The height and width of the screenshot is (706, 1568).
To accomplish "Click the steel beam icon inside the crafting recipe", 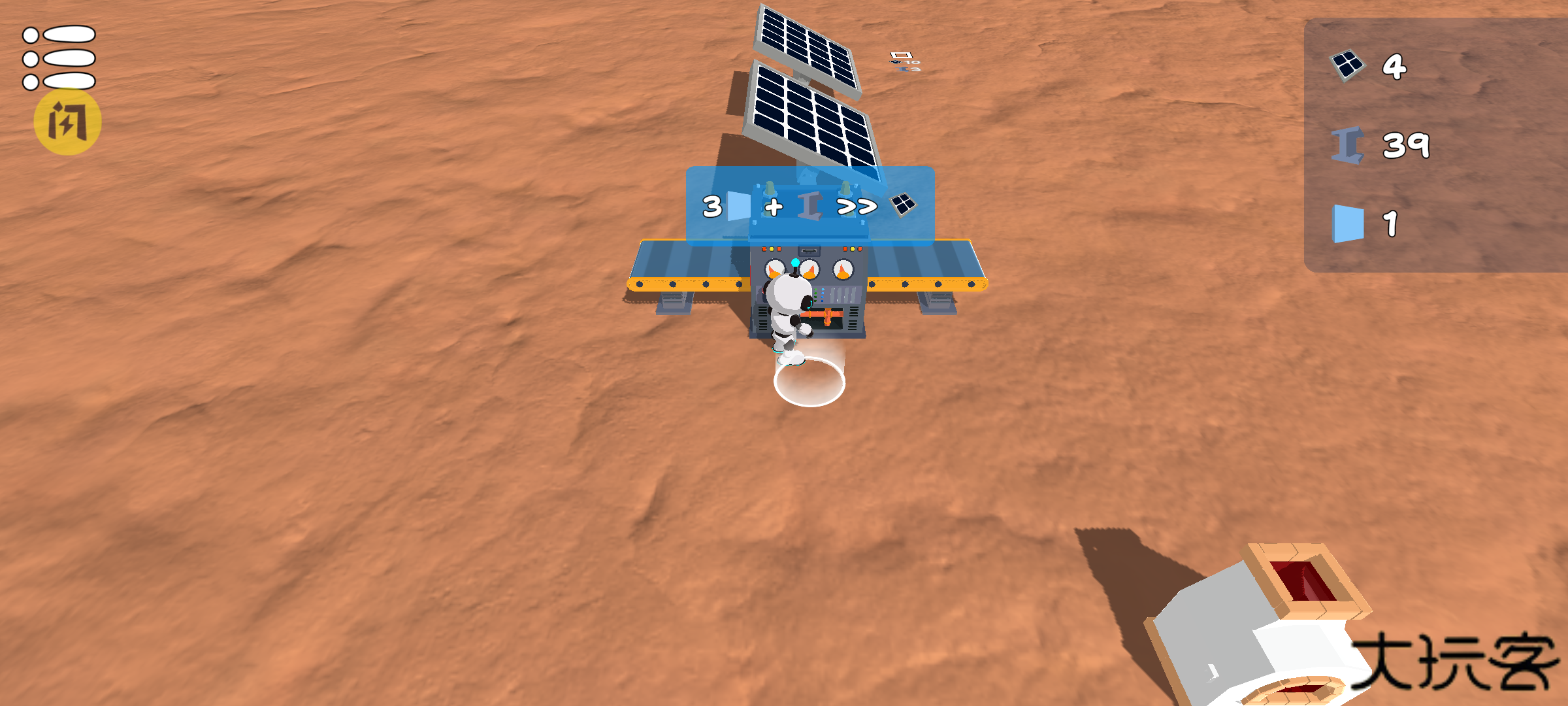I will click(809, 206).
